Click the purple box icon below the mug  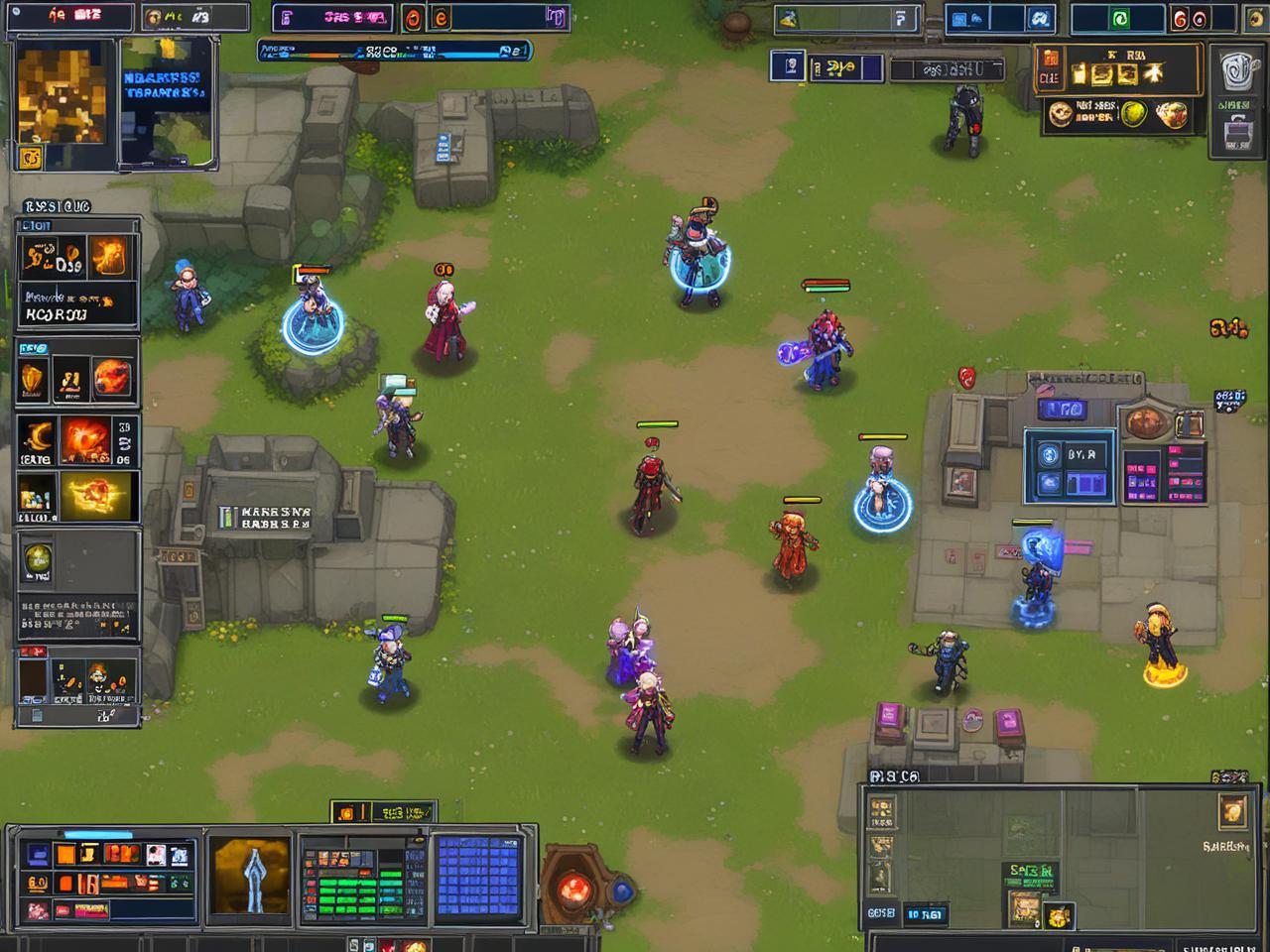tap(1235, 132)
